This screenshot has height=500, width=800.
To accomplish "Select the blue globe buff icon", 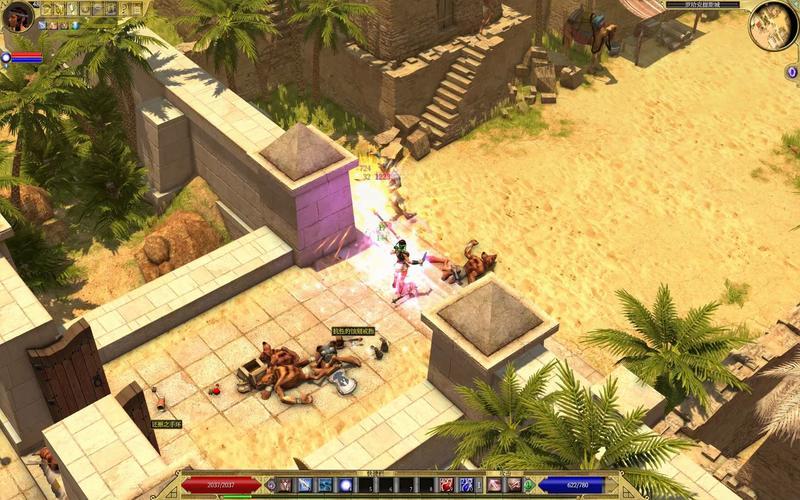I will 75,26.
